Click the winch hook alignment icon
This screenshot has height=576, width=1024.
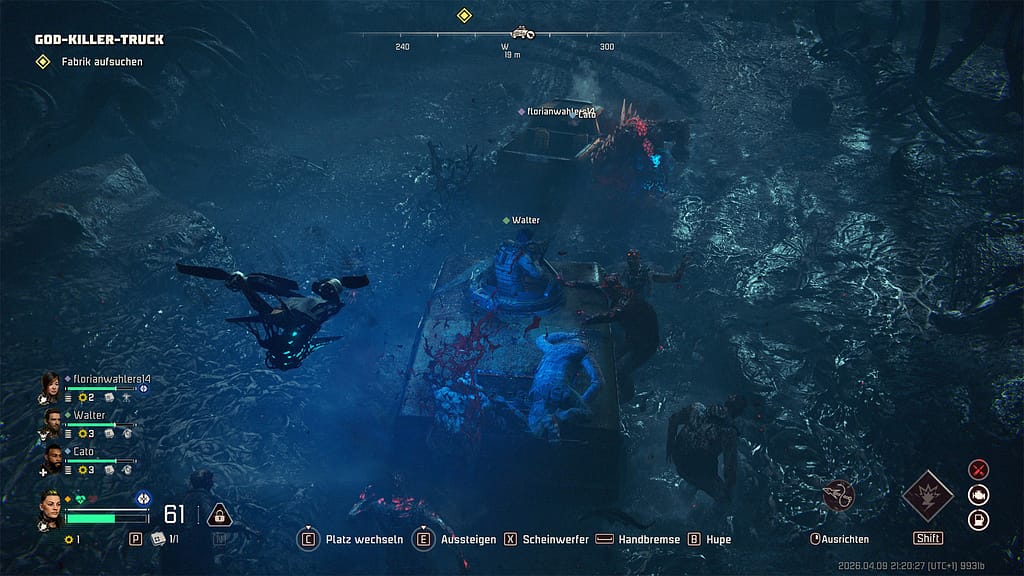tap(838, 494)
